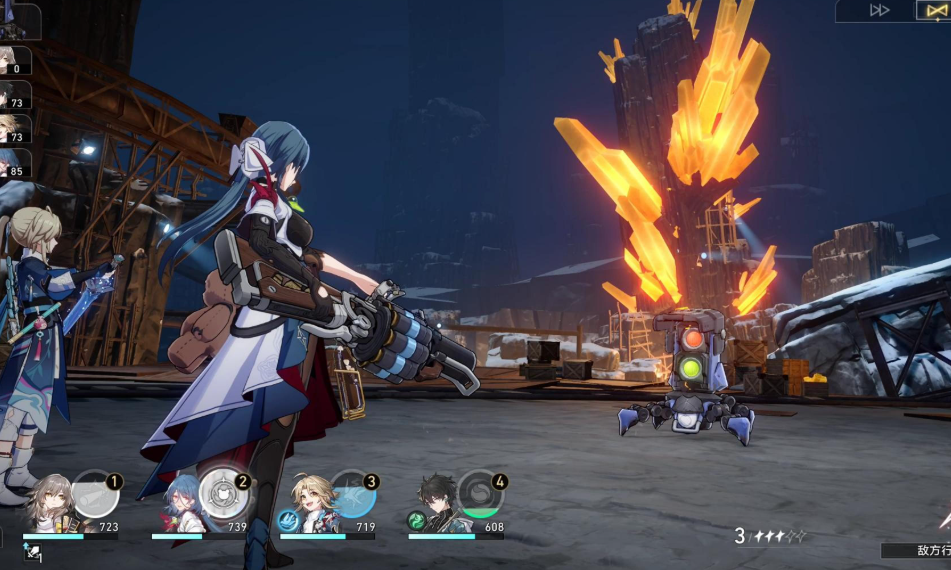The width and height of the screenshot is (951, 570).
Task: Choose blonde Yanqing's party portrait
Action: (309, 504)
